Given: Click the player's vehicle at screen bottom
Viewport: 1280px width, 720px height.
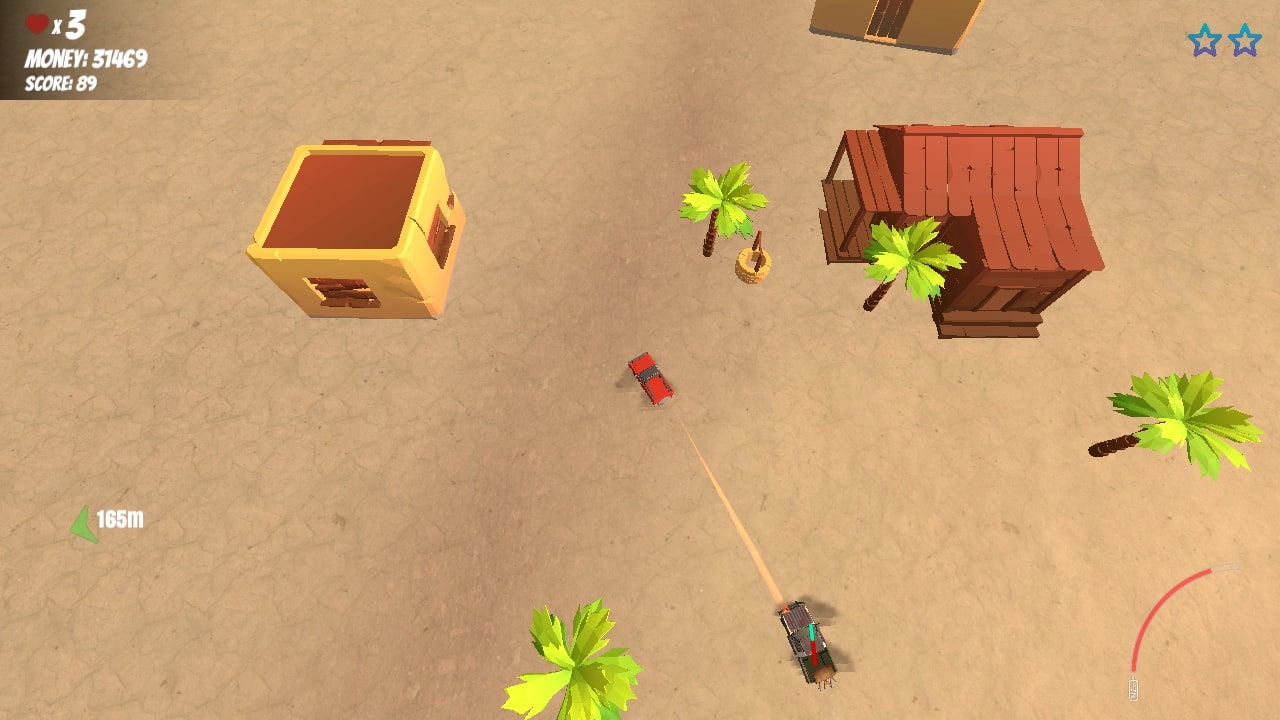Looking at the screenshot, I should [x=805, y=640].
